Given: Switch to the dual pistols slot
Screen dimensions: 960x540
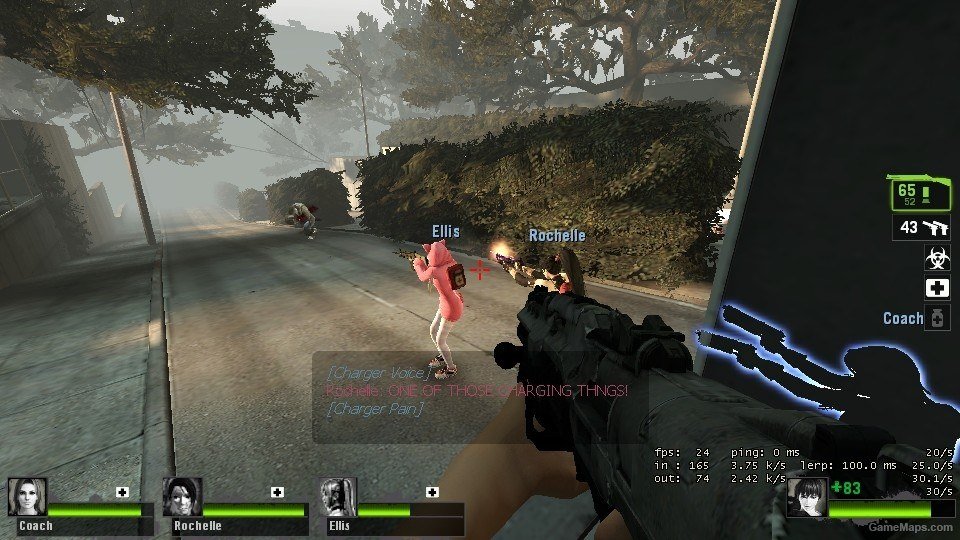Looking at the screenshot, I should (x=921, y=228).
